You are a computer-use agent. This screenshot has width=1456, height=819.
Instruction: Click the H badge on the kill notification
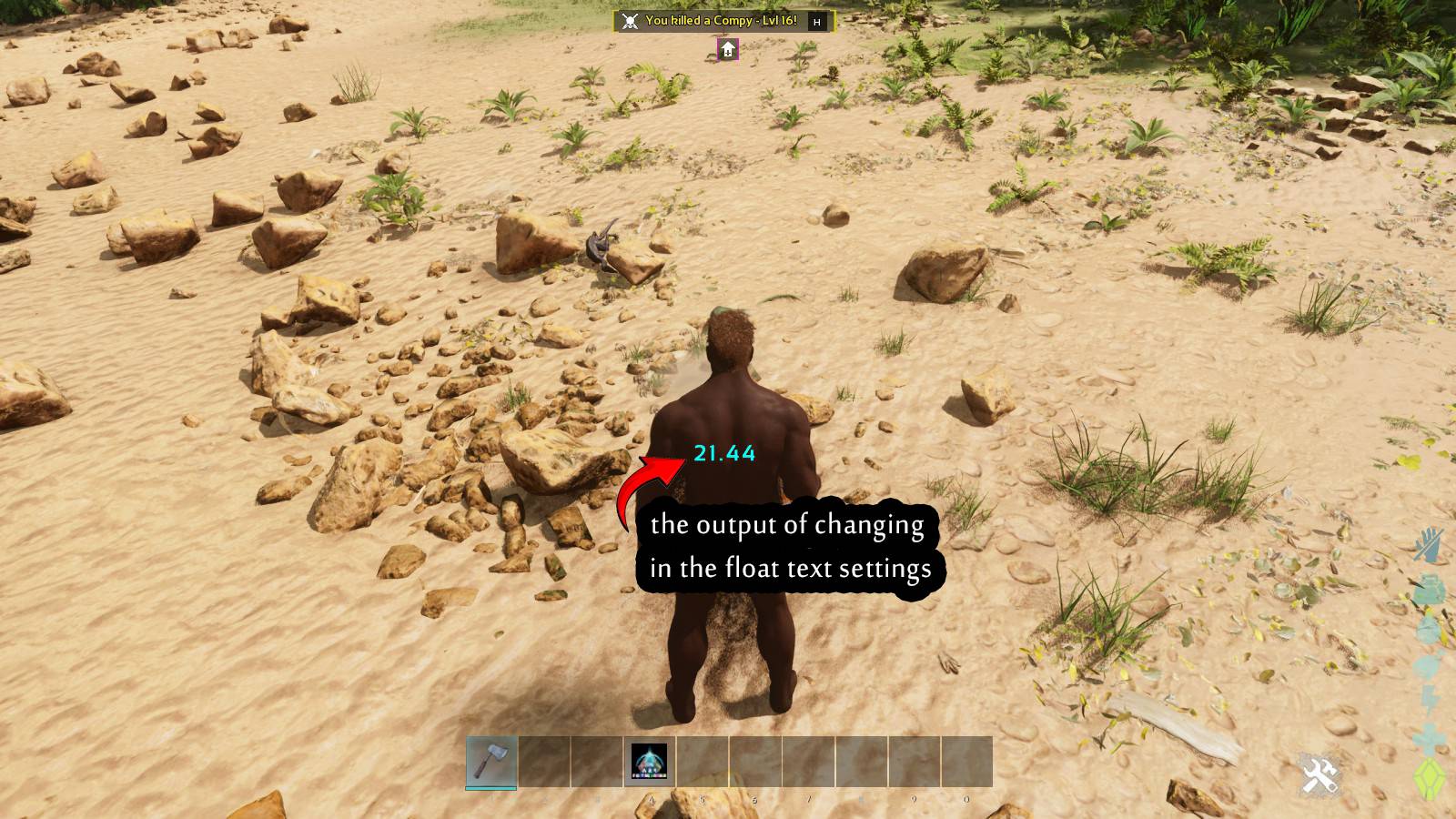click(x=817, y=22)
